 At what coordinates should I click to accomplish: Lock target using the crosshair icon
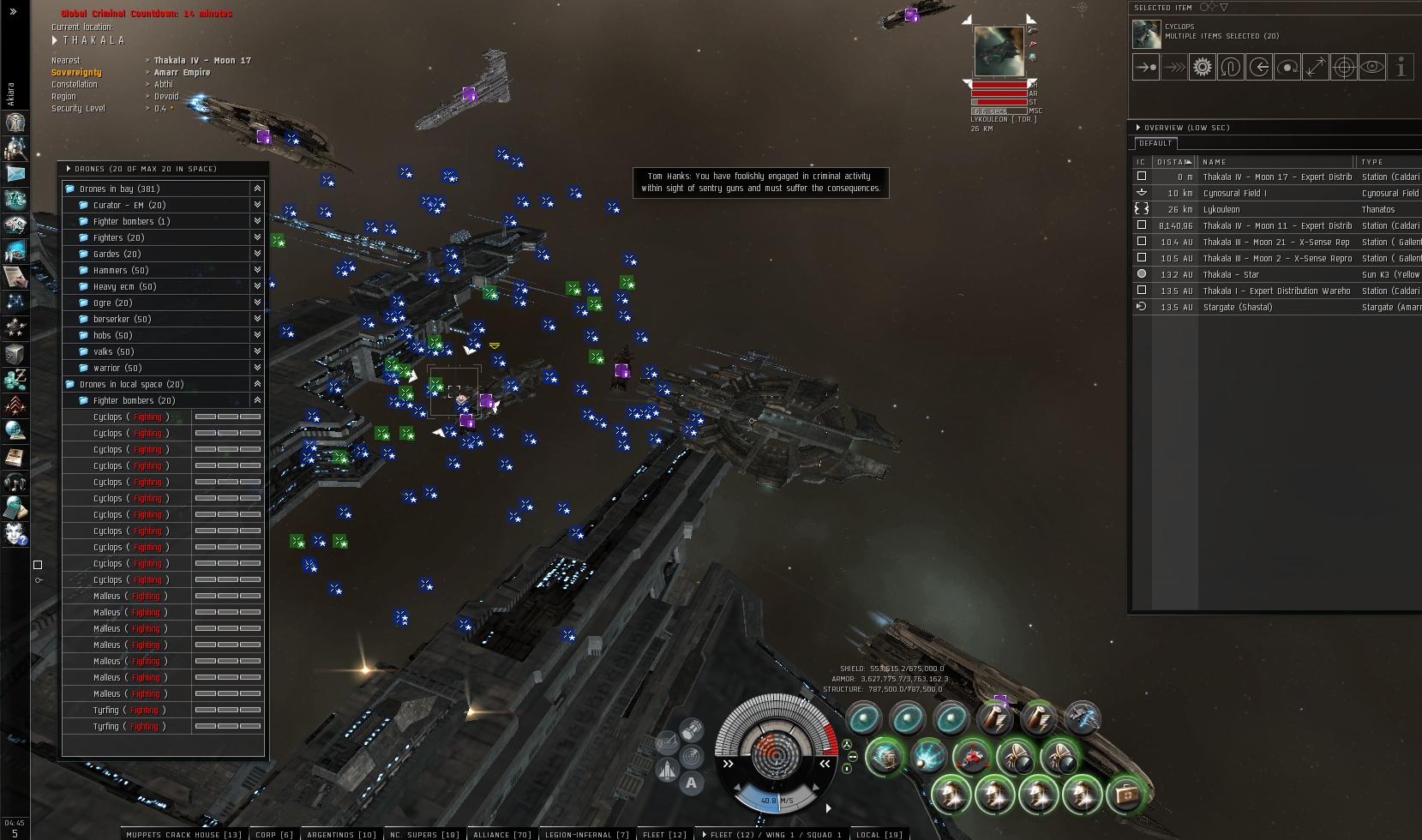(1343, 67)
